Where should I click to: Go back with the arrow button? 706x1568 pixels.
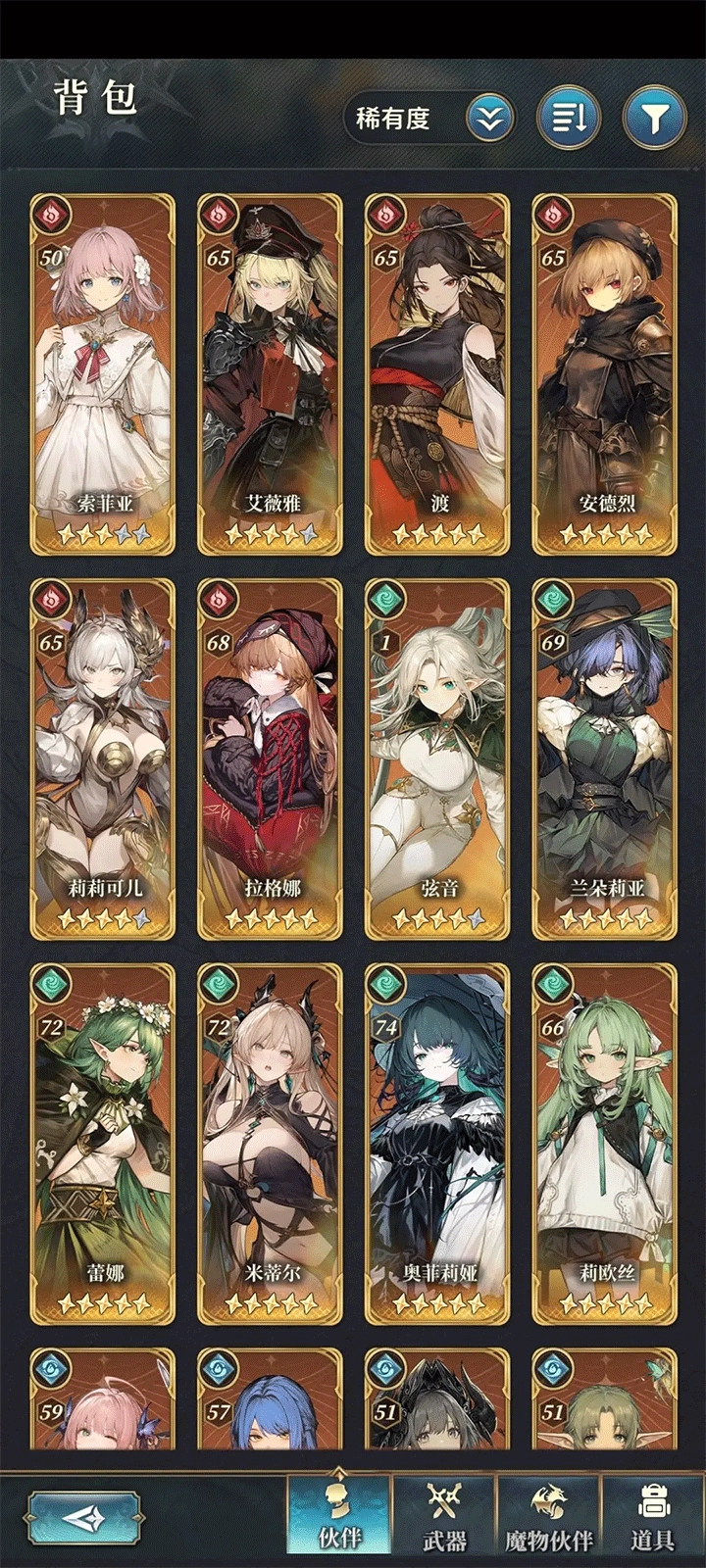click(x=82, y=1519)
